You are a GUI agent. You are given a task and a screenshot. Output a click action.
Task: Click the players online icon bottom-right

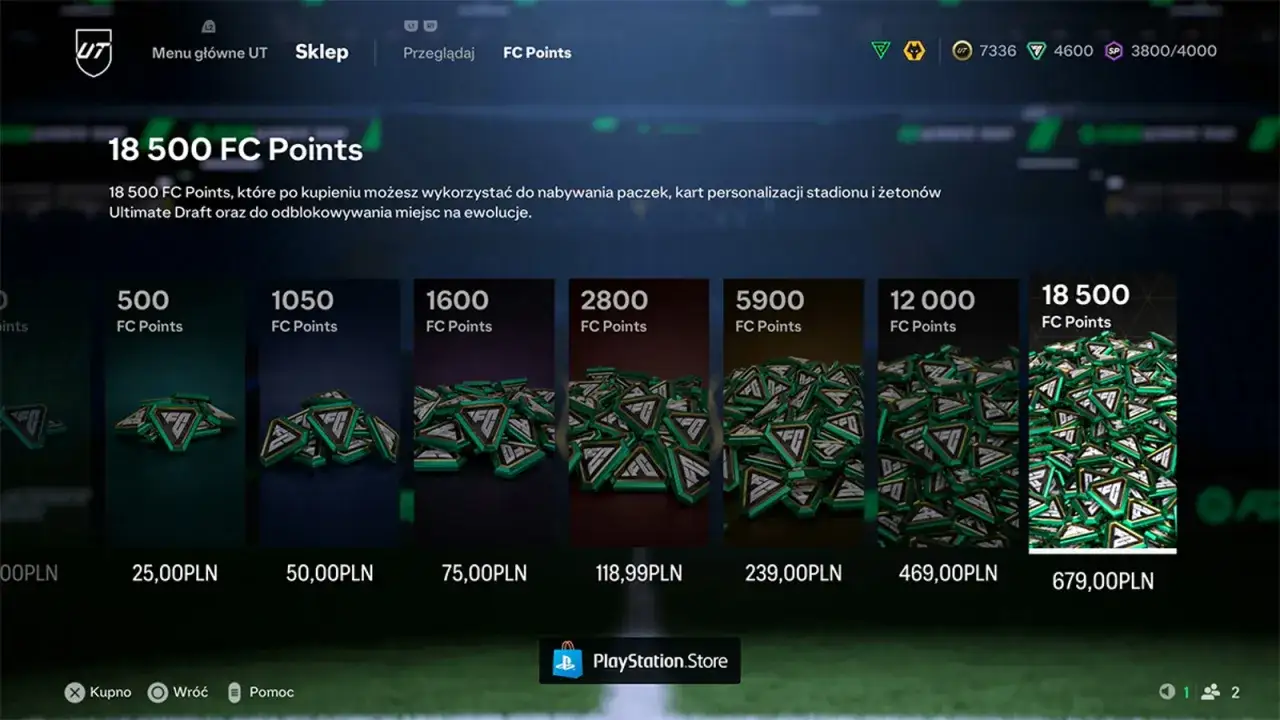pos(1212,691)
